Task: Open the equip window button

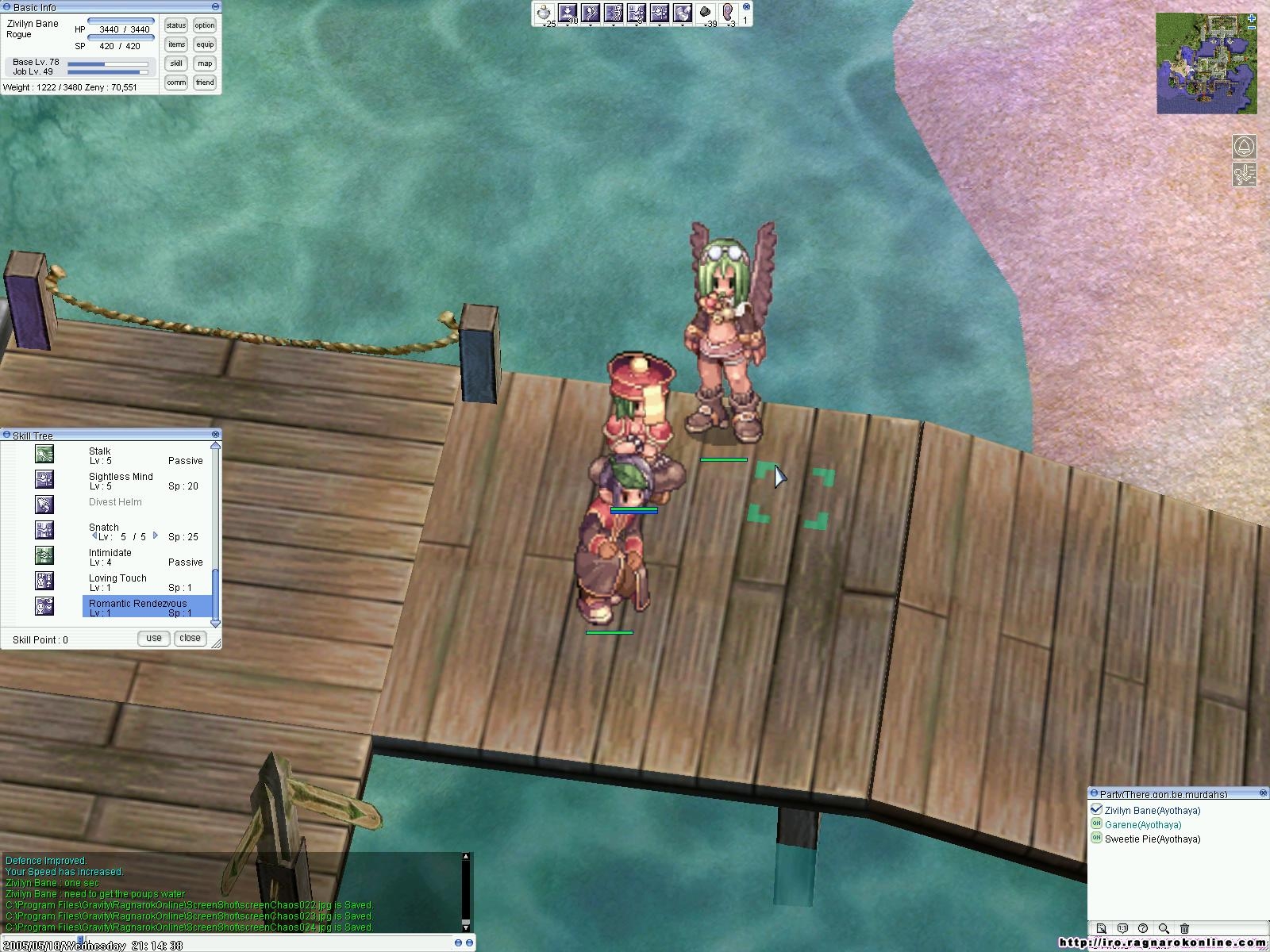Action: [x=205, y=44]
